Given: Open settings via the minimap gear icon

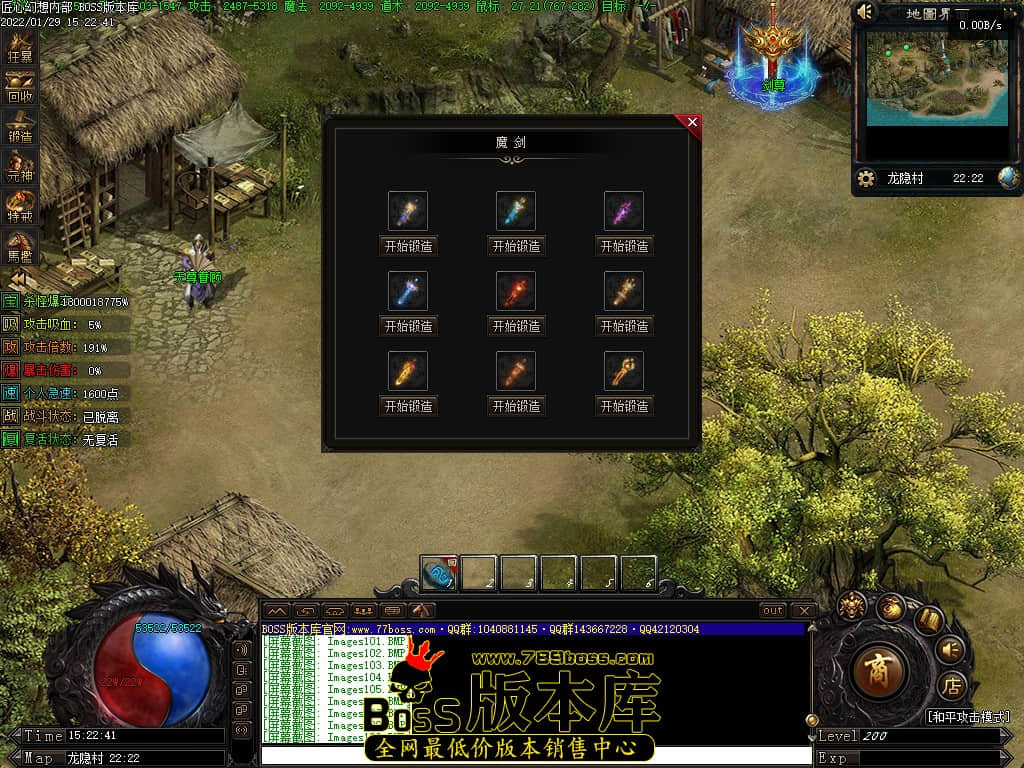Looking at the screenshot, I should (866, 178).
